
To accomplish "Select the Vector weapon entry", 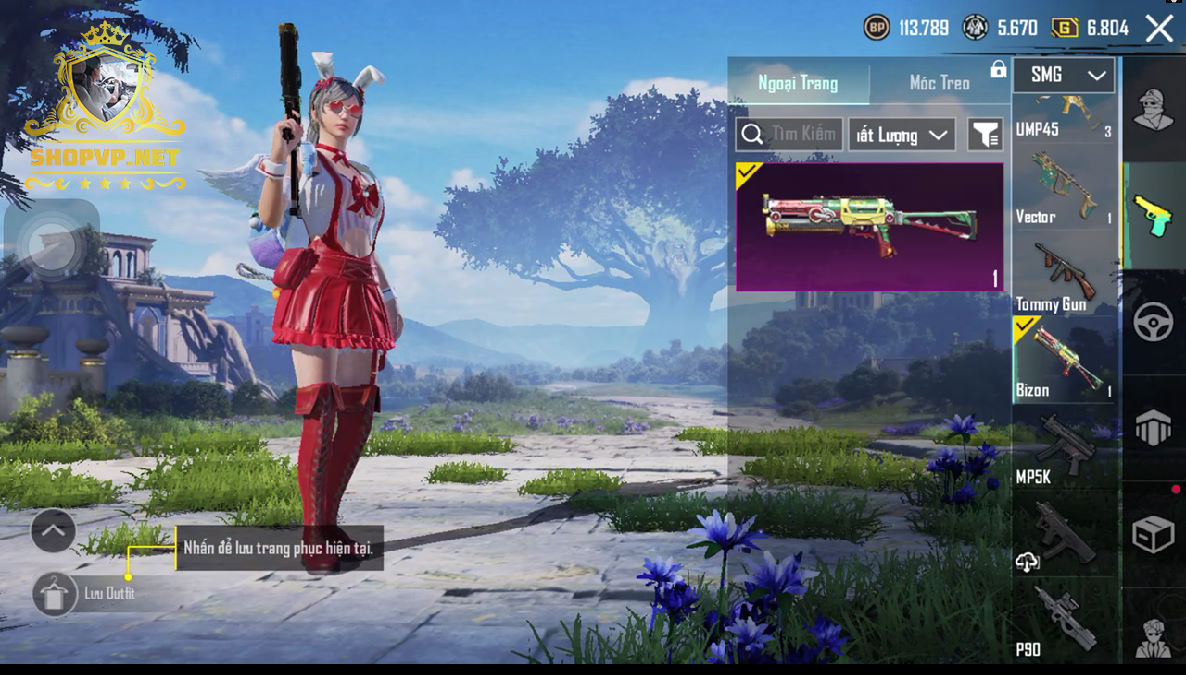I will pos(1064,188).
